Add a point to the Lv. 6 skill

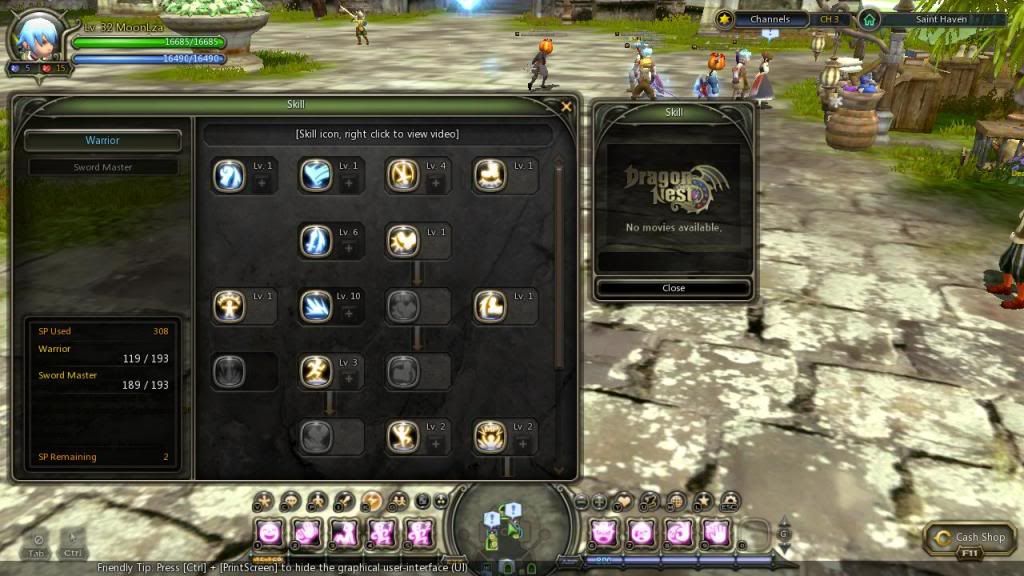coord(348,248)
